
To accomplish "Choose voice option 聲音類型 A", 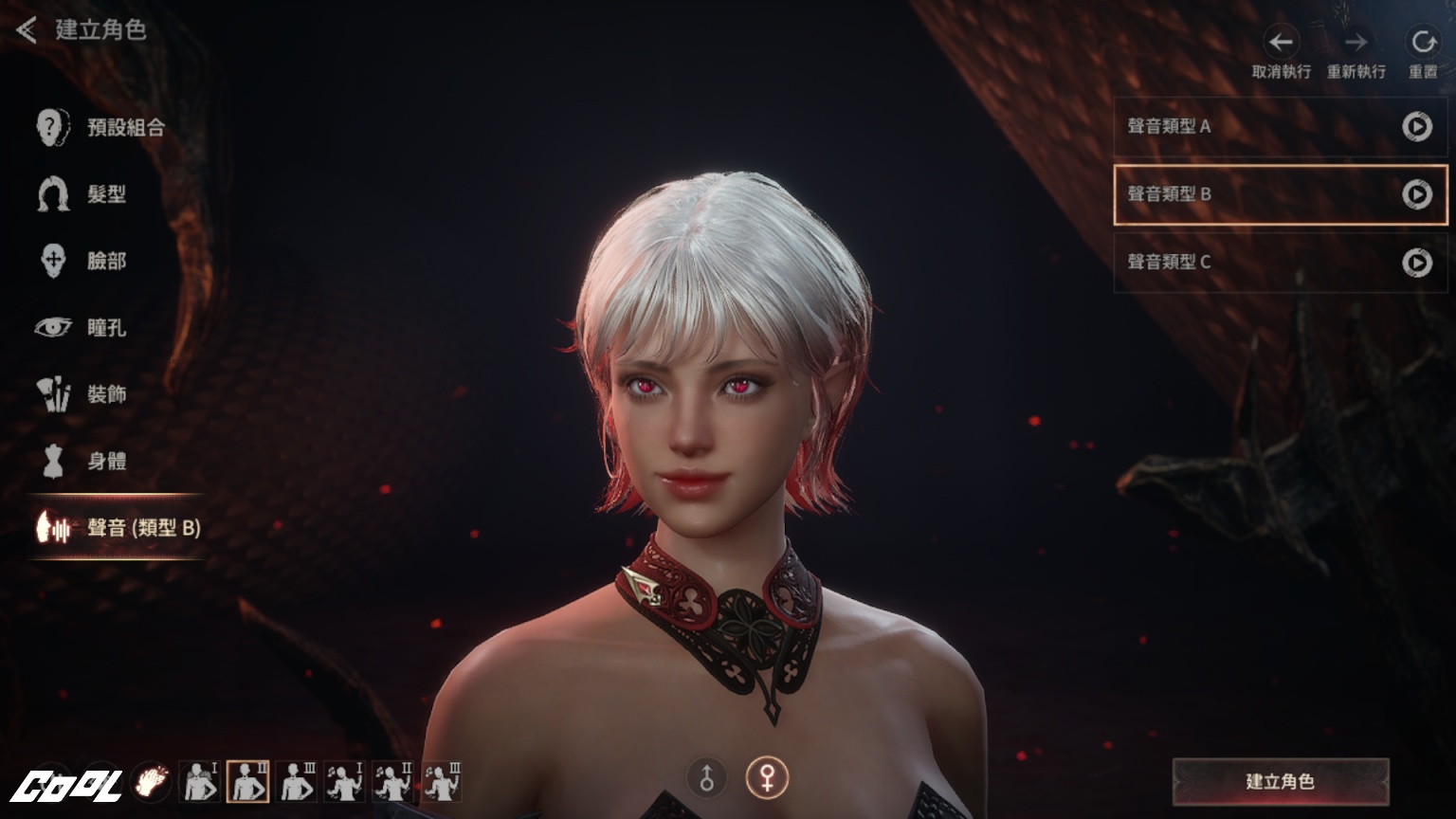I will coord(1232,126).
